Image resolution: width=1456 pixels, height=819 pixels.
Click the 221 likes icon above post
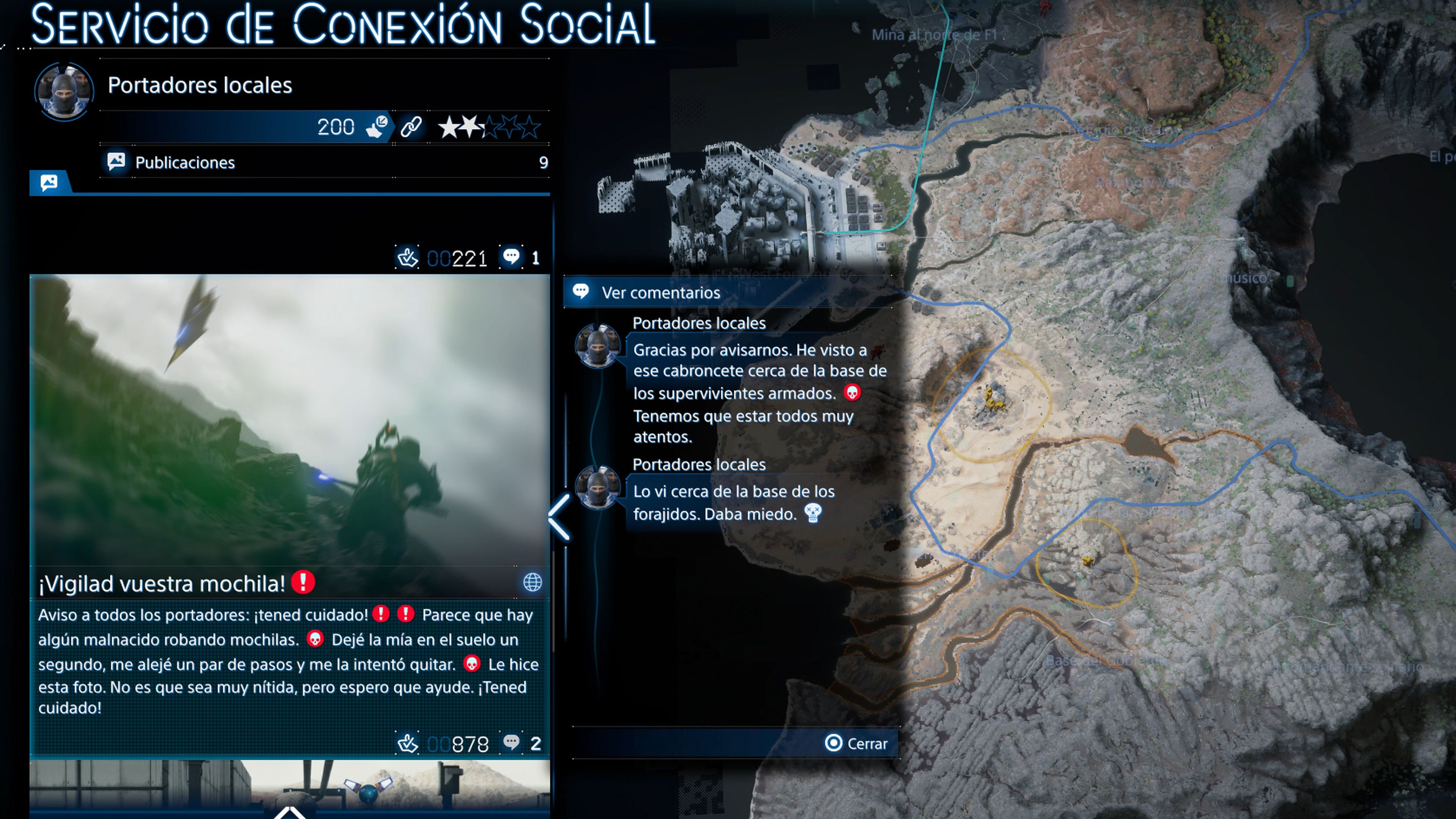click(407, 258)
